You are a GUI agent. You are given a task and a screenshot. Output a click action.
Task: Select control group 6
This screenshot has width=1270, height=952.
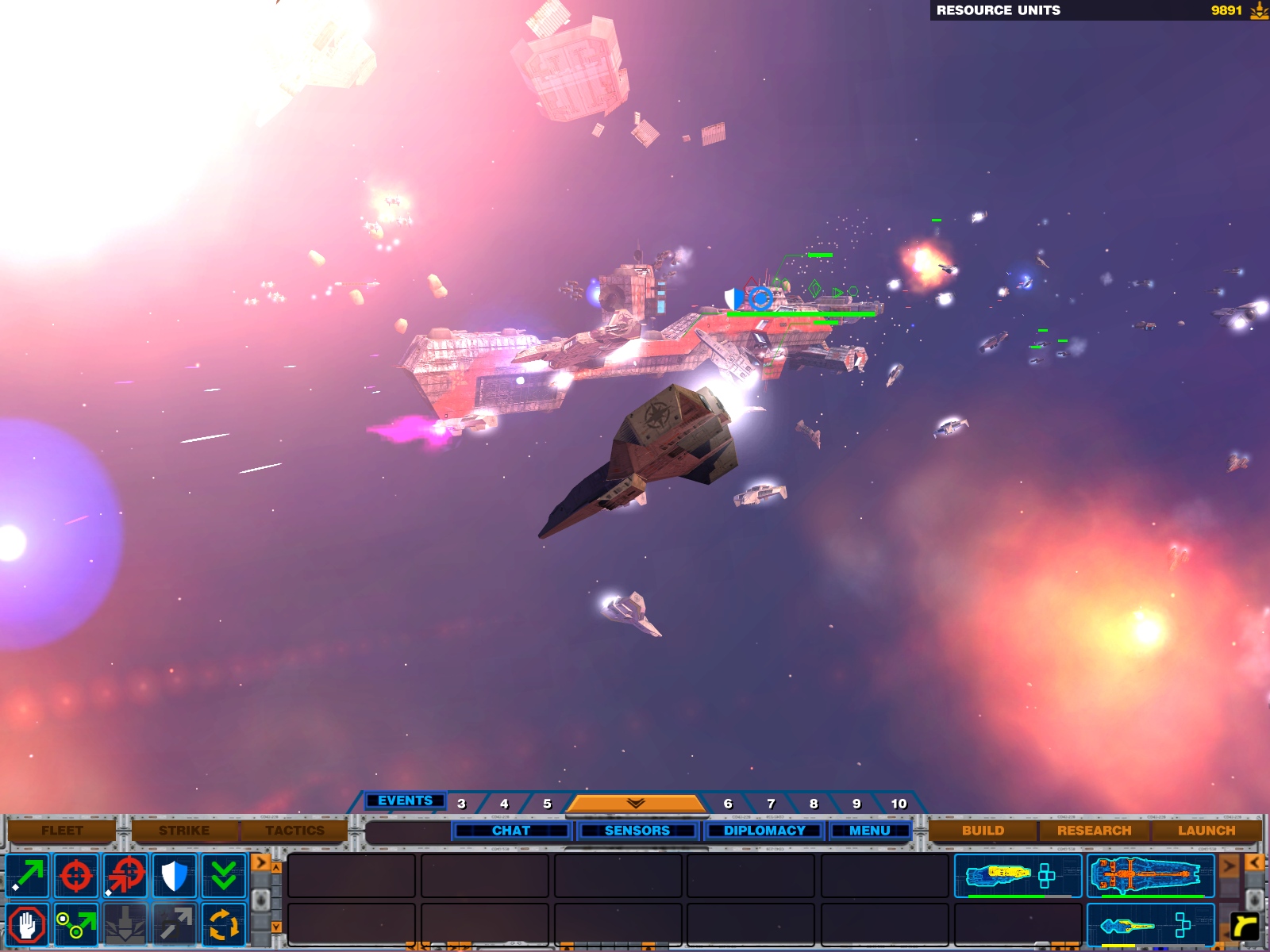728,804
